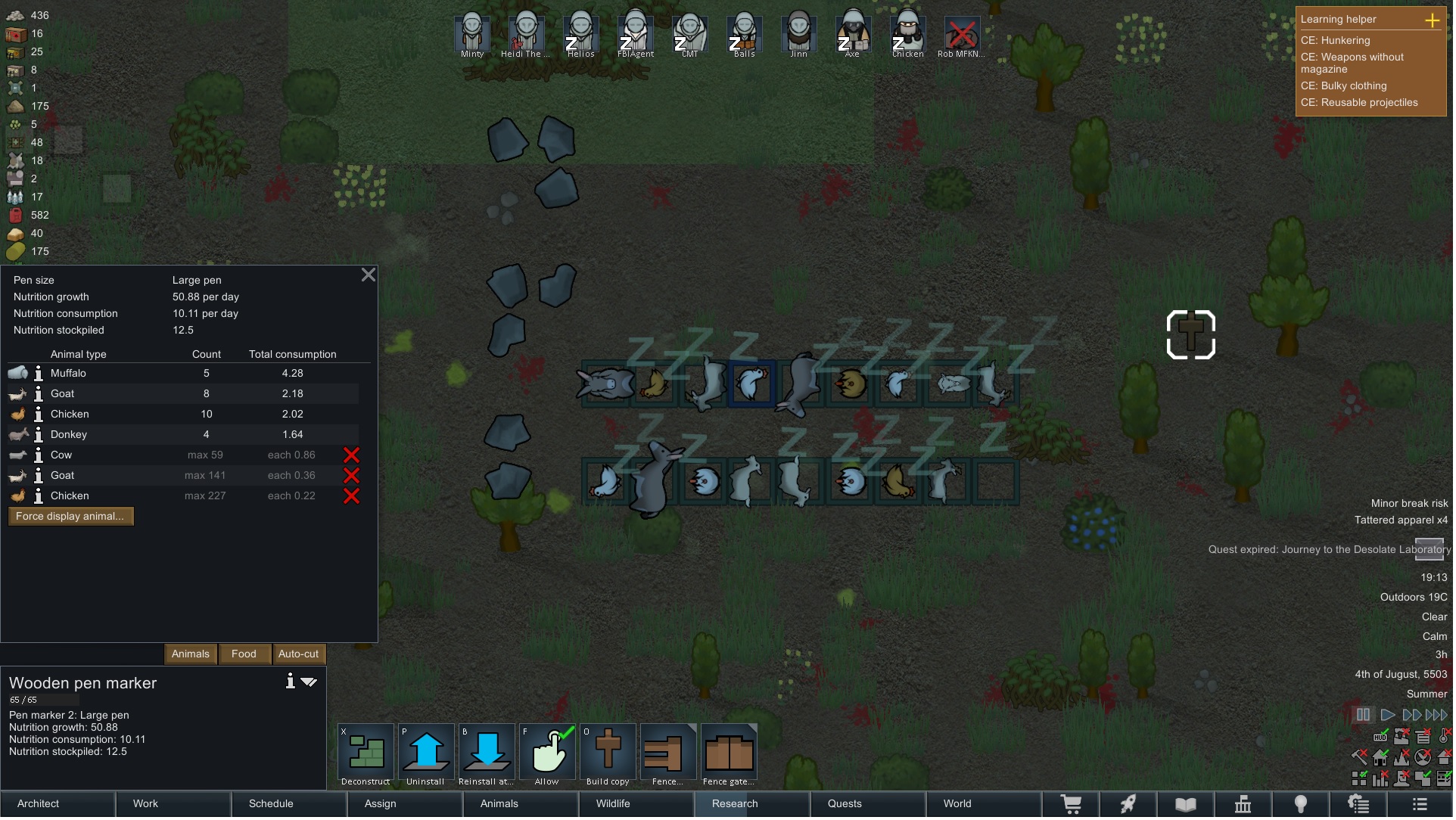Image resolution: width=1456 pixels, height=820 pixels.
Task: Switch to the Food tab
Action: pos(244,654)
